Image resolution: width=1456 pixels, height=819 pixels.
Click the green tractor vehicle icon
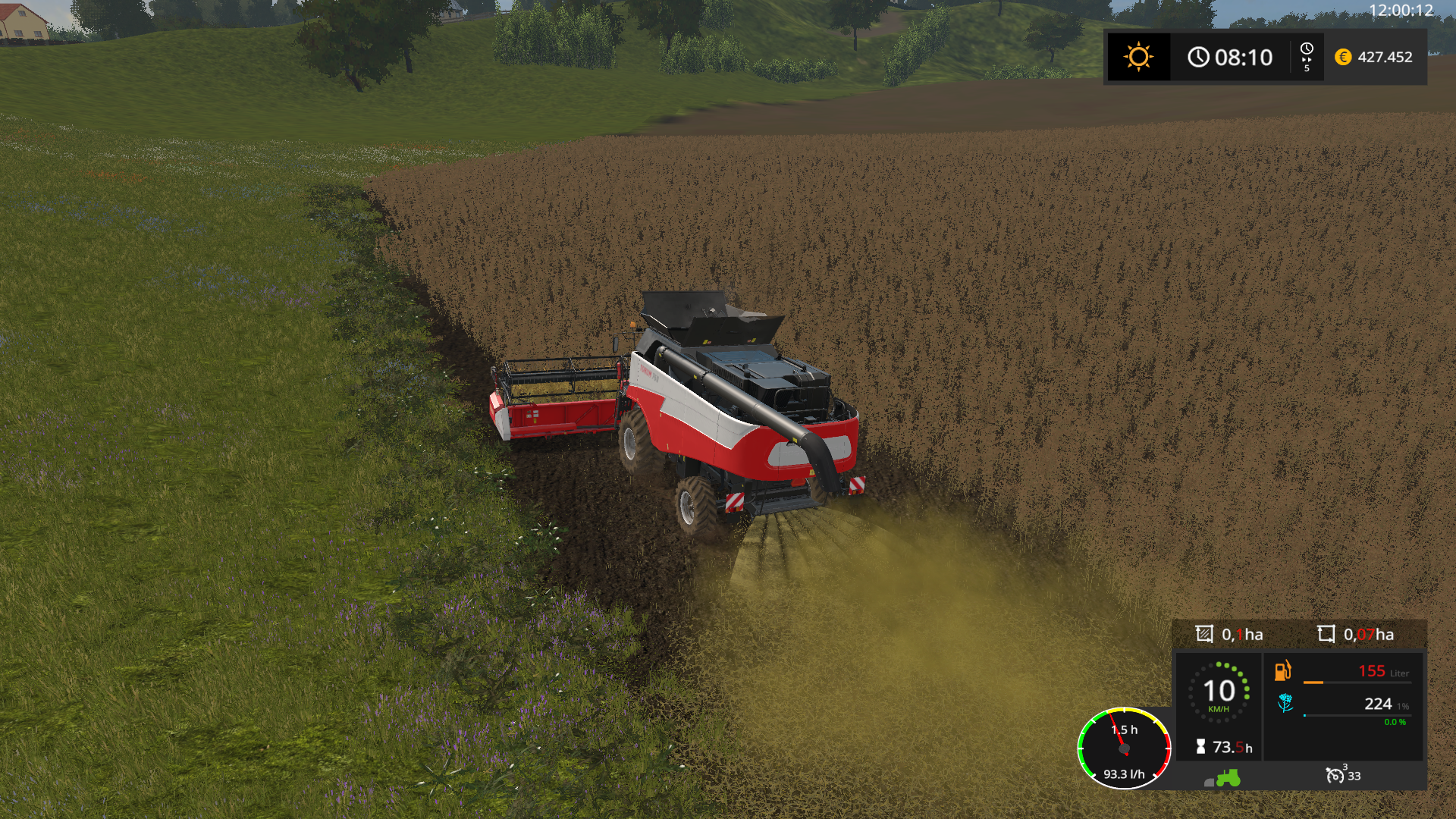click(1227, 777)
